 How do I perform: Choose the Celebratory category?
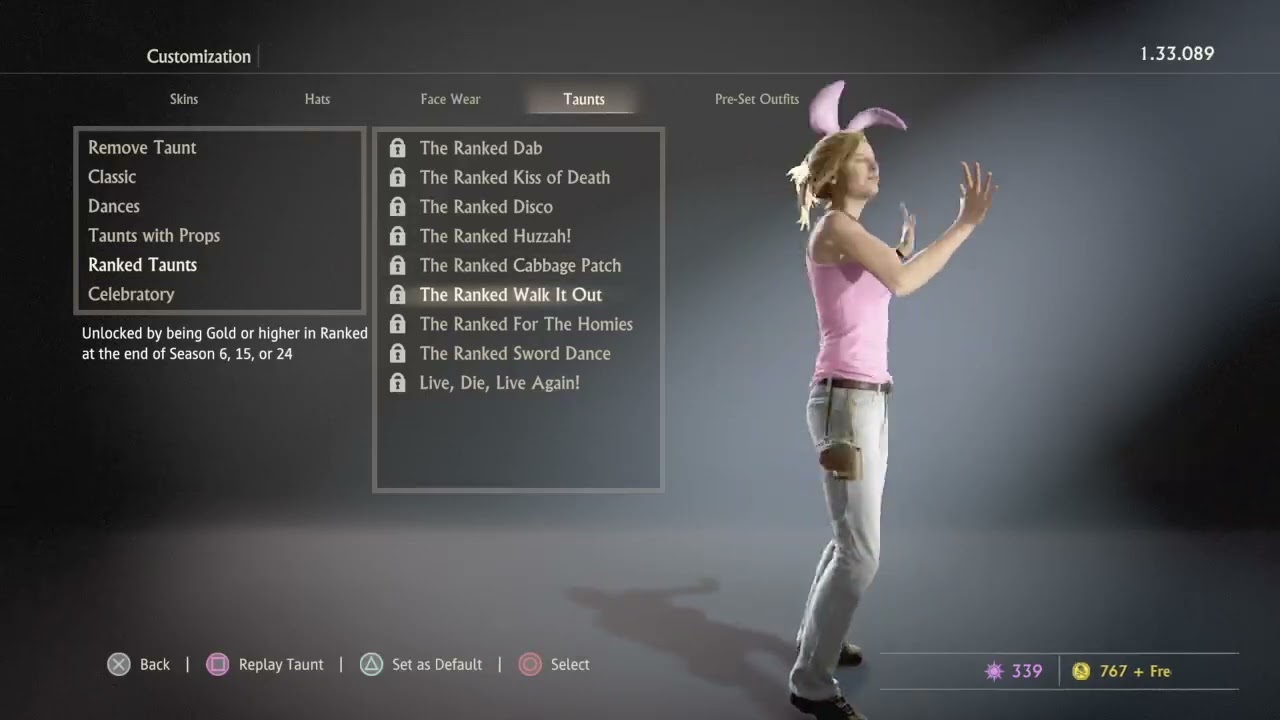coord(131,294)
